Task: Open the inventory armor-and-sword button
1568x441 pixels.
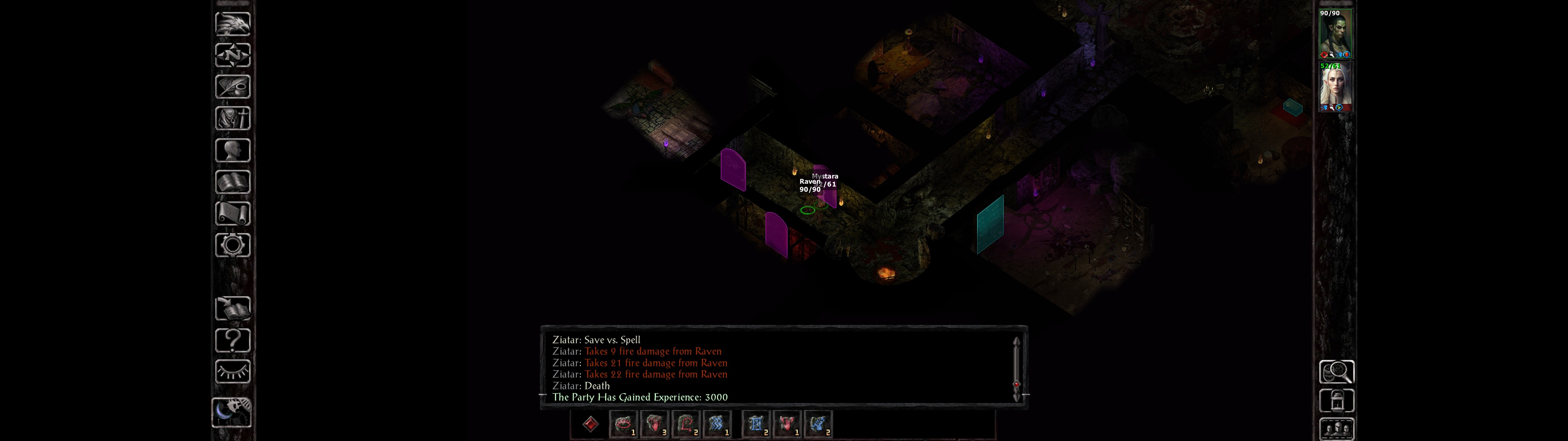Action: pos(232,118)
